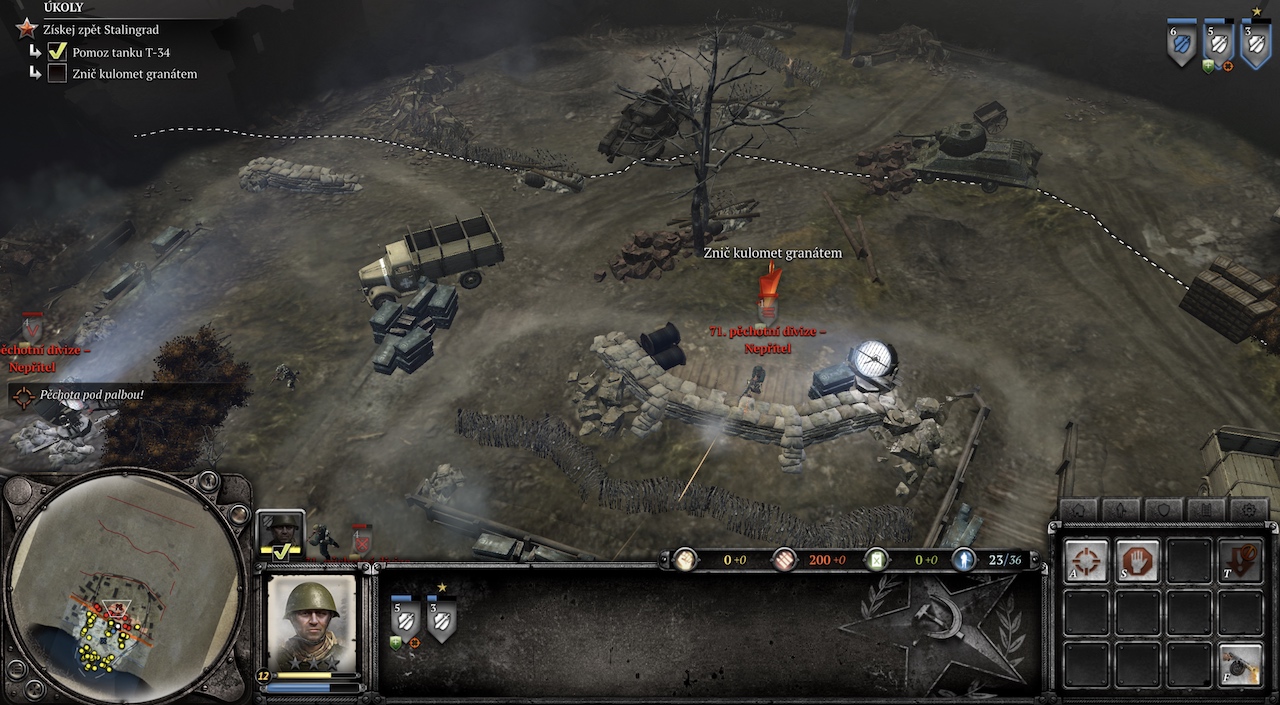Select the shield icon command tab
Viewport: 1280px width, 705px height.
pos(1164,510)
